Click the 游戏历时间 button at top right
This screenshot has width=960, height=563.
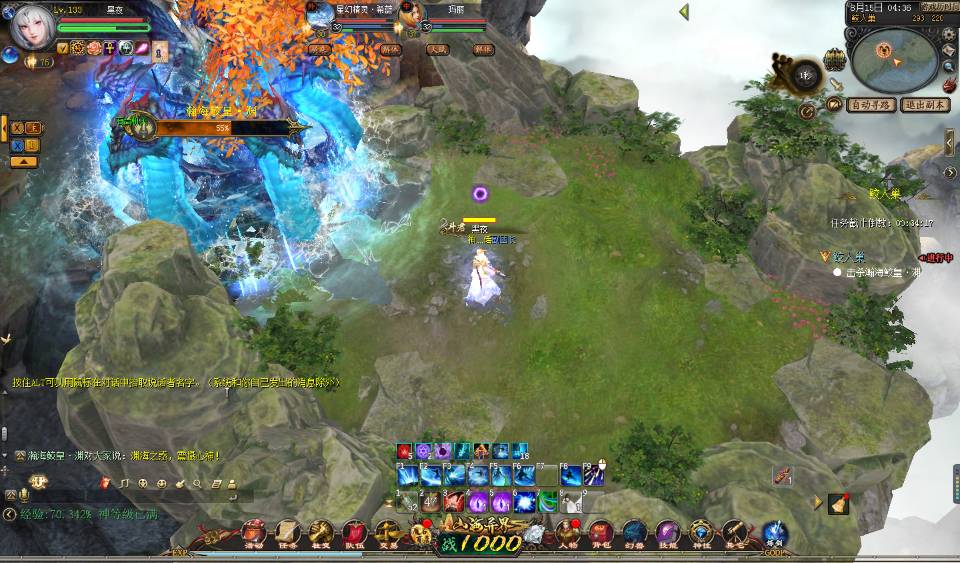pyautogui.click(x=939, y=6)
